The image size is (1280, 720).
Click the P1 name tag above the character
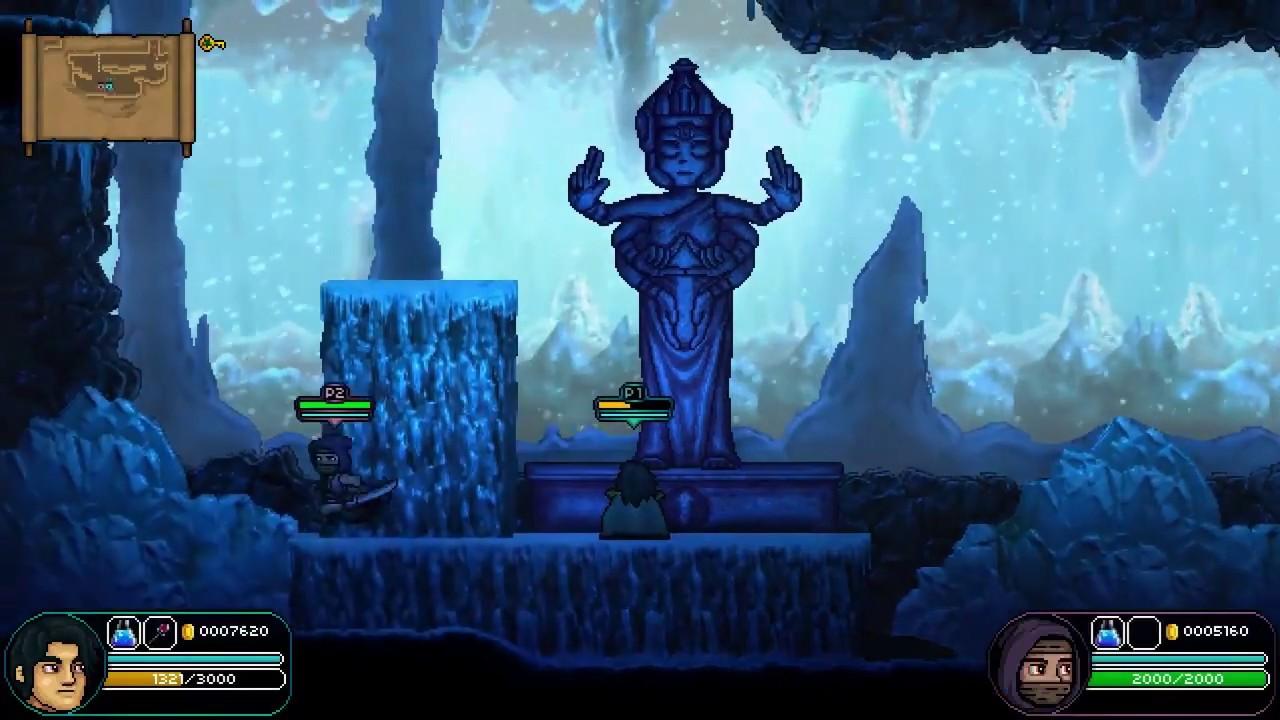click(631, 394)
